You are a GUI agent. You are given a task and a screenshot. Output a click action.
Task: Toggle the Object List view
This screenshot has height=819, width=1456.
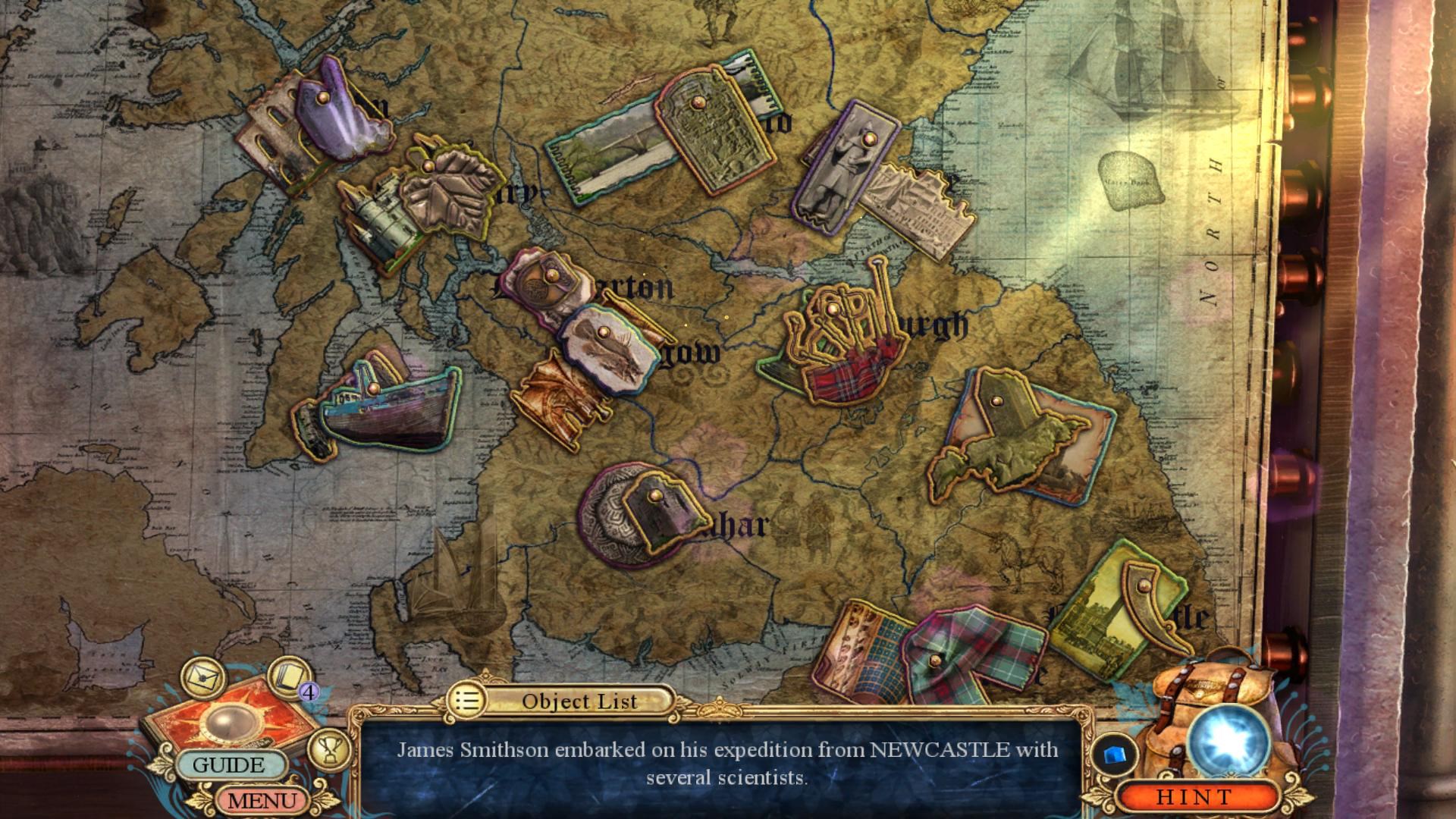pyautogui.click(x=562, y=701)
